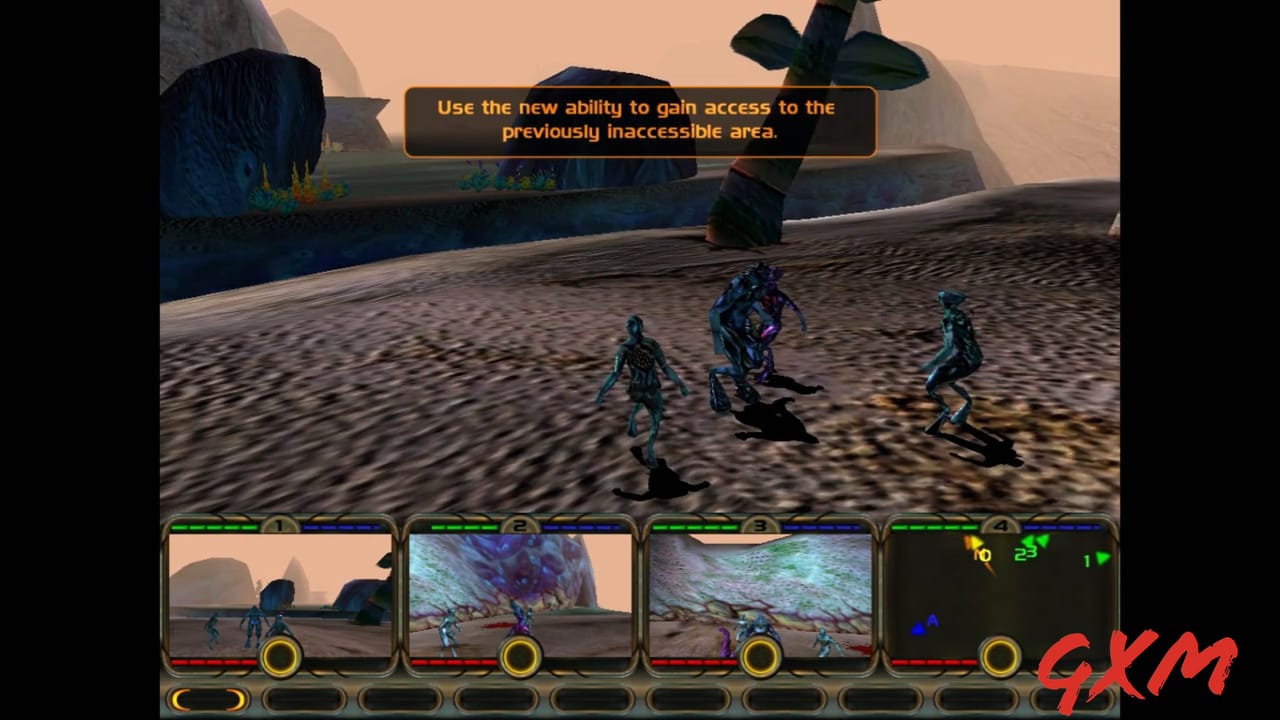
Task: Dismiss the tutorial instruction box
Action: [x=638, y=119]
